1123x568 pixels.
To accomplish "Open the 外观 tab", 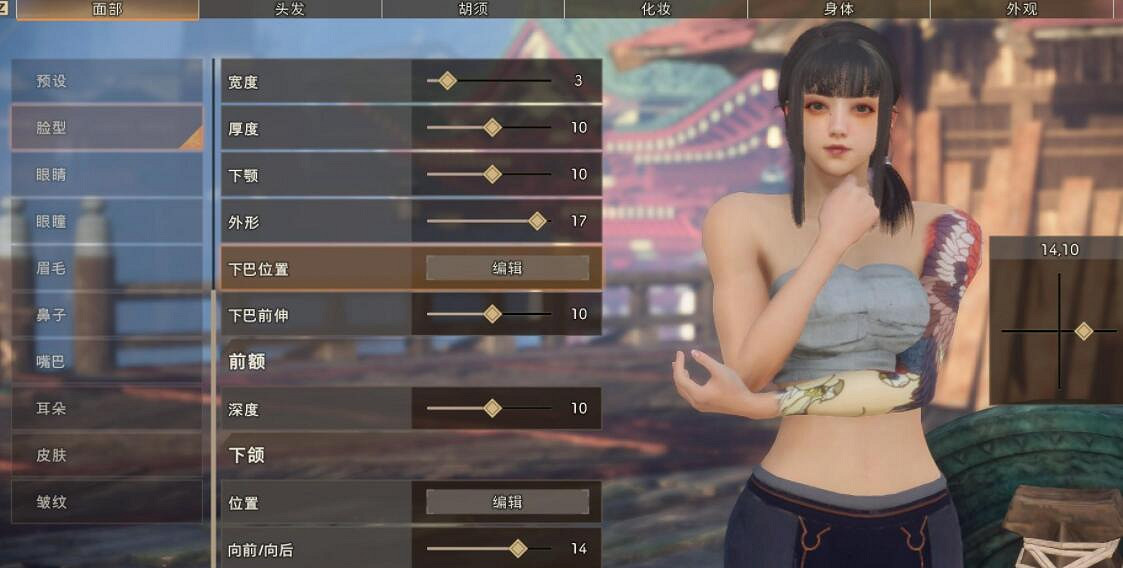I will [x=1021, y=10].
